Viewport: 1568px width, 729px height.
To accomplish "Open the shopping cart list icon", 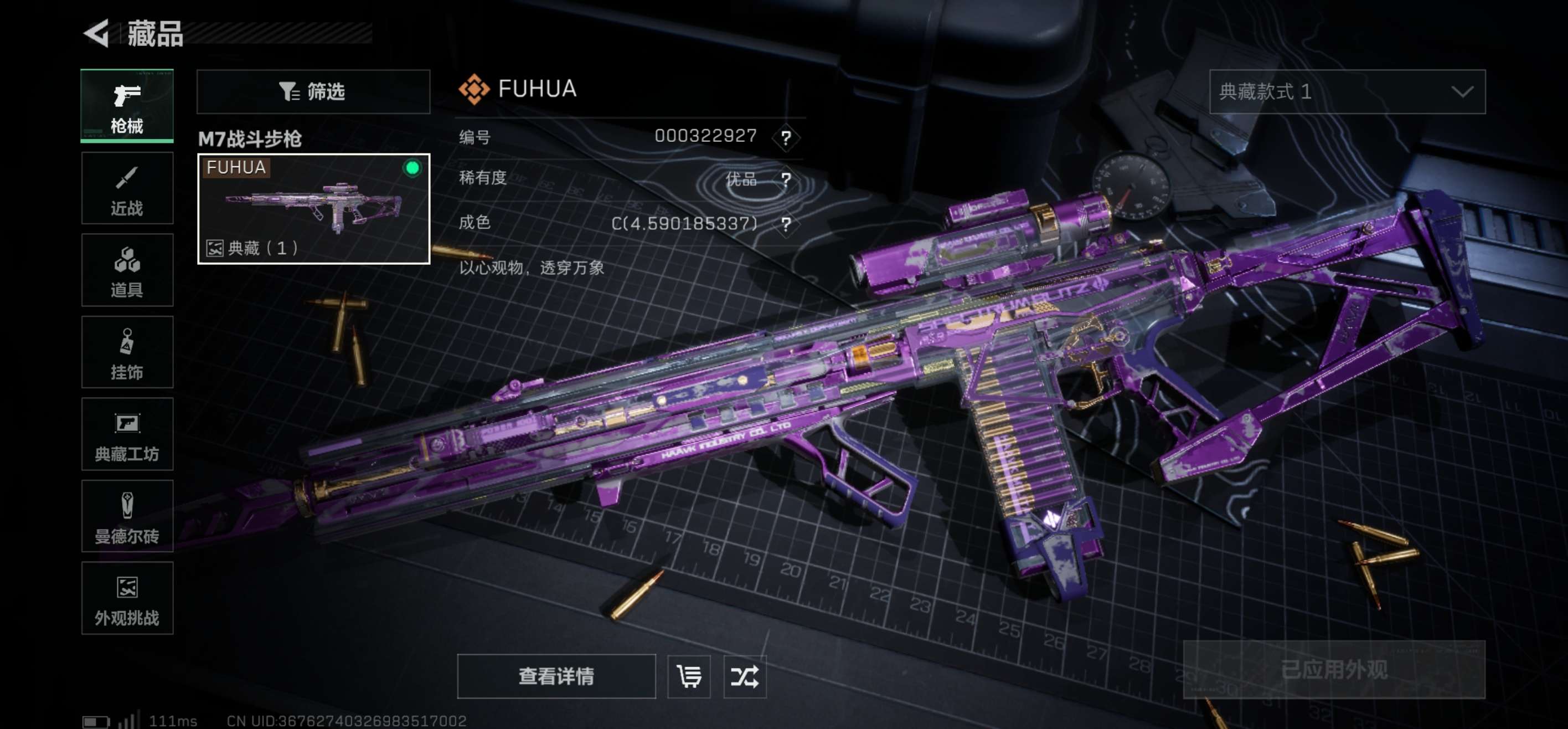I will [688, 676].
